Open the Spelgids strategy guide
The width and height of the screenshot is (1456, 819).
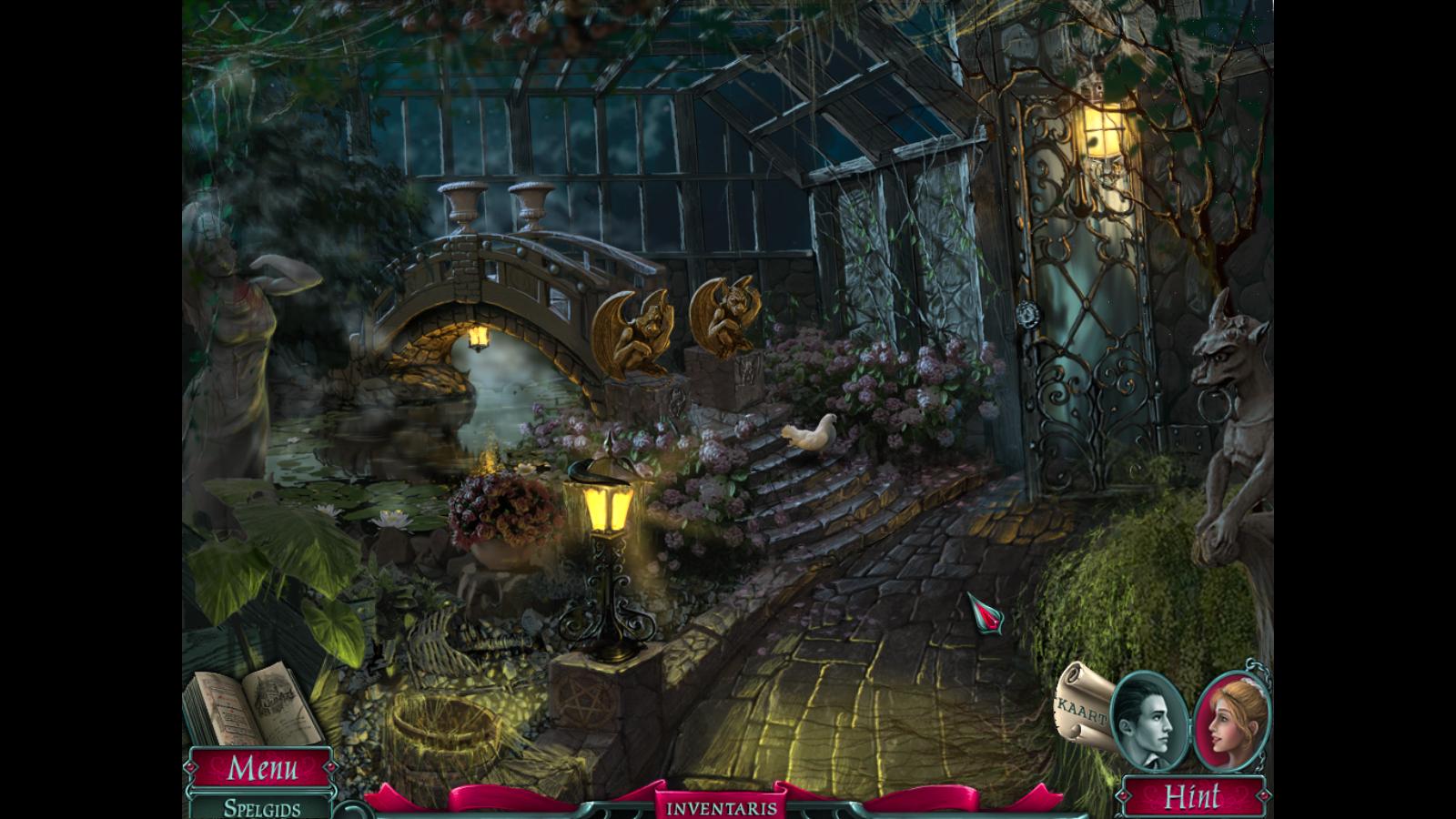pos(262,807)
